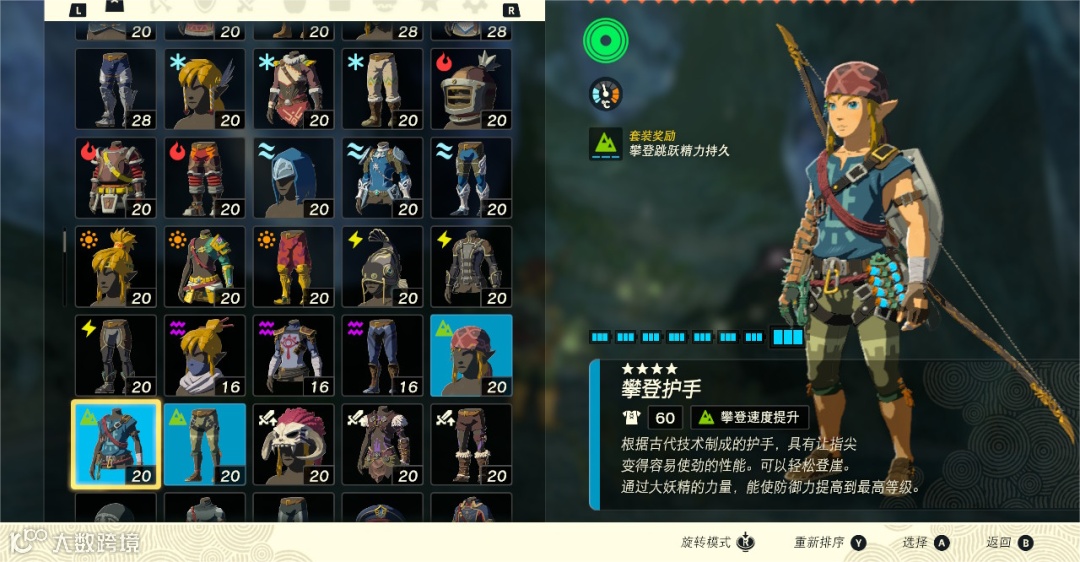Pick the Zora Greaves slot
Image resolution: width=1080 pixels, height=562 pixels.
(x=471, y=178)
